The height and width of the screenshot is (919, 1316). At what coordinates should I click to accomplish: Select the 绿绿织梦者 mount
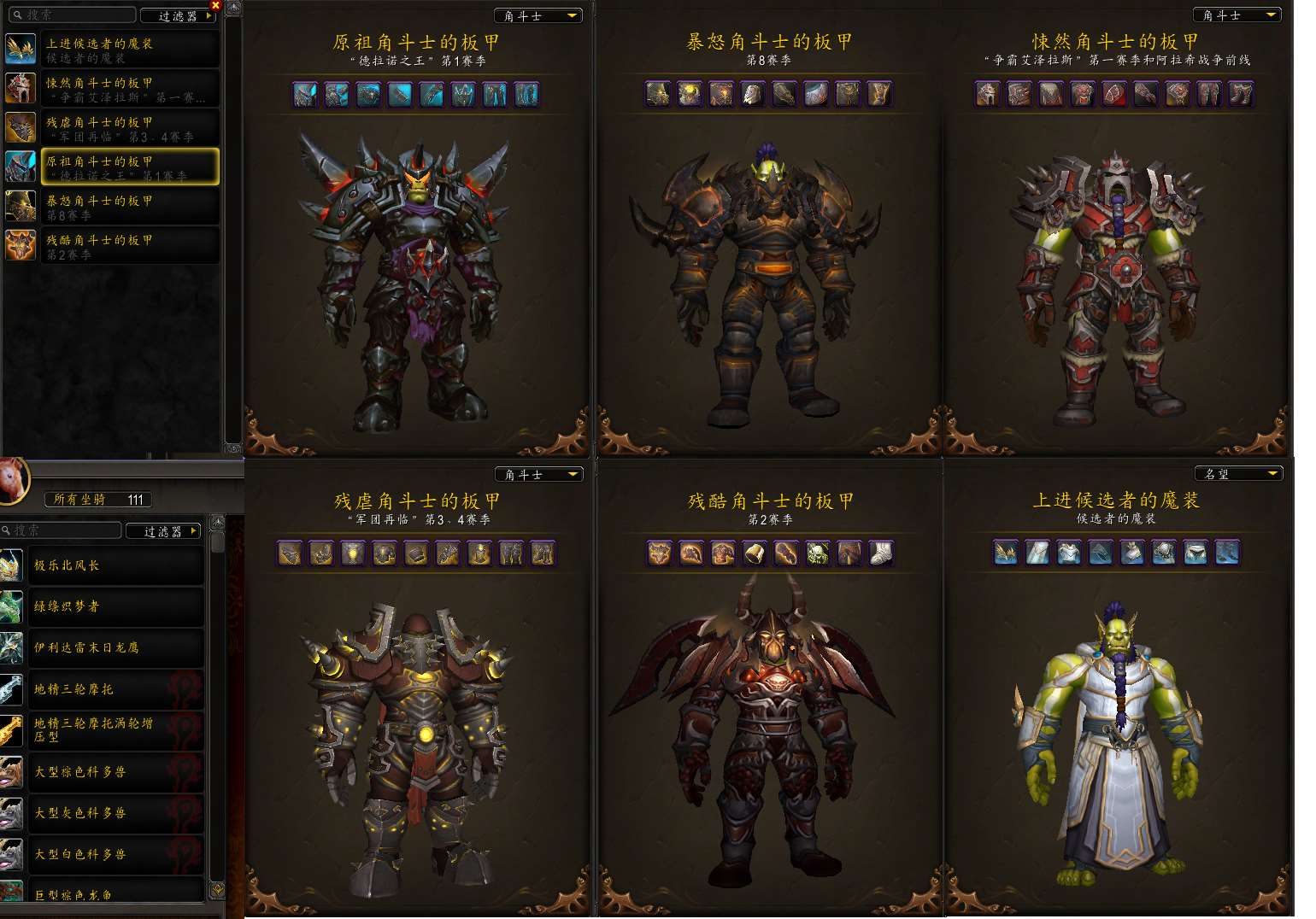click(115, 606)
